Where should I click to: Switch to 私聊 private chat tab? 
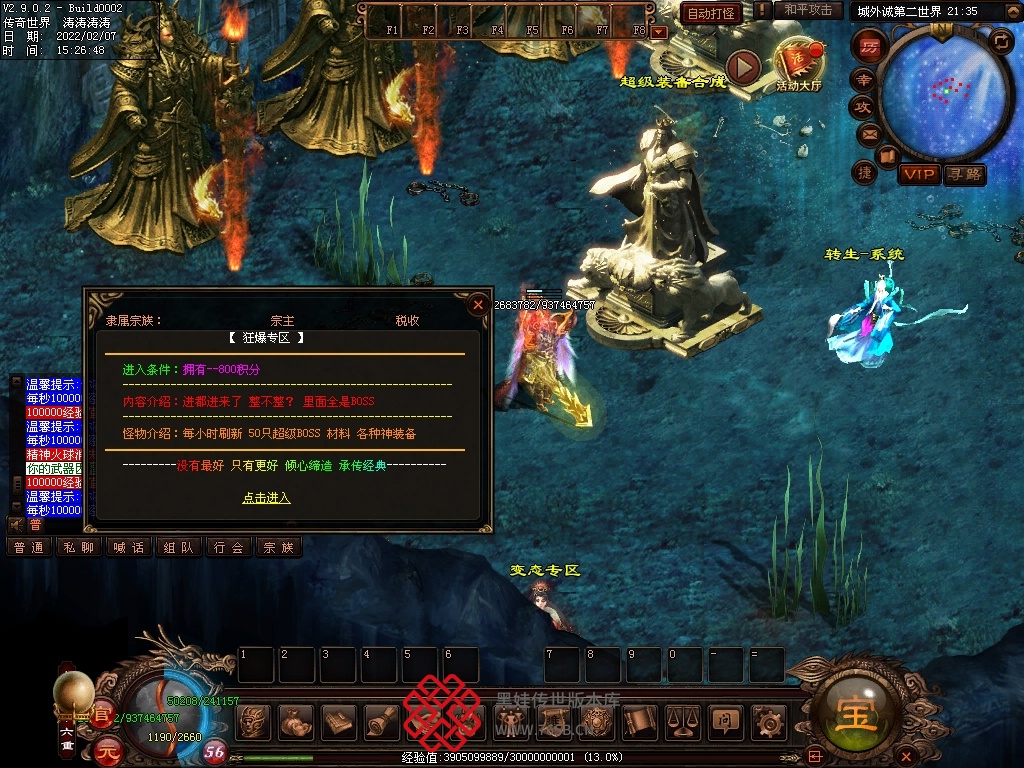[78, 547]
